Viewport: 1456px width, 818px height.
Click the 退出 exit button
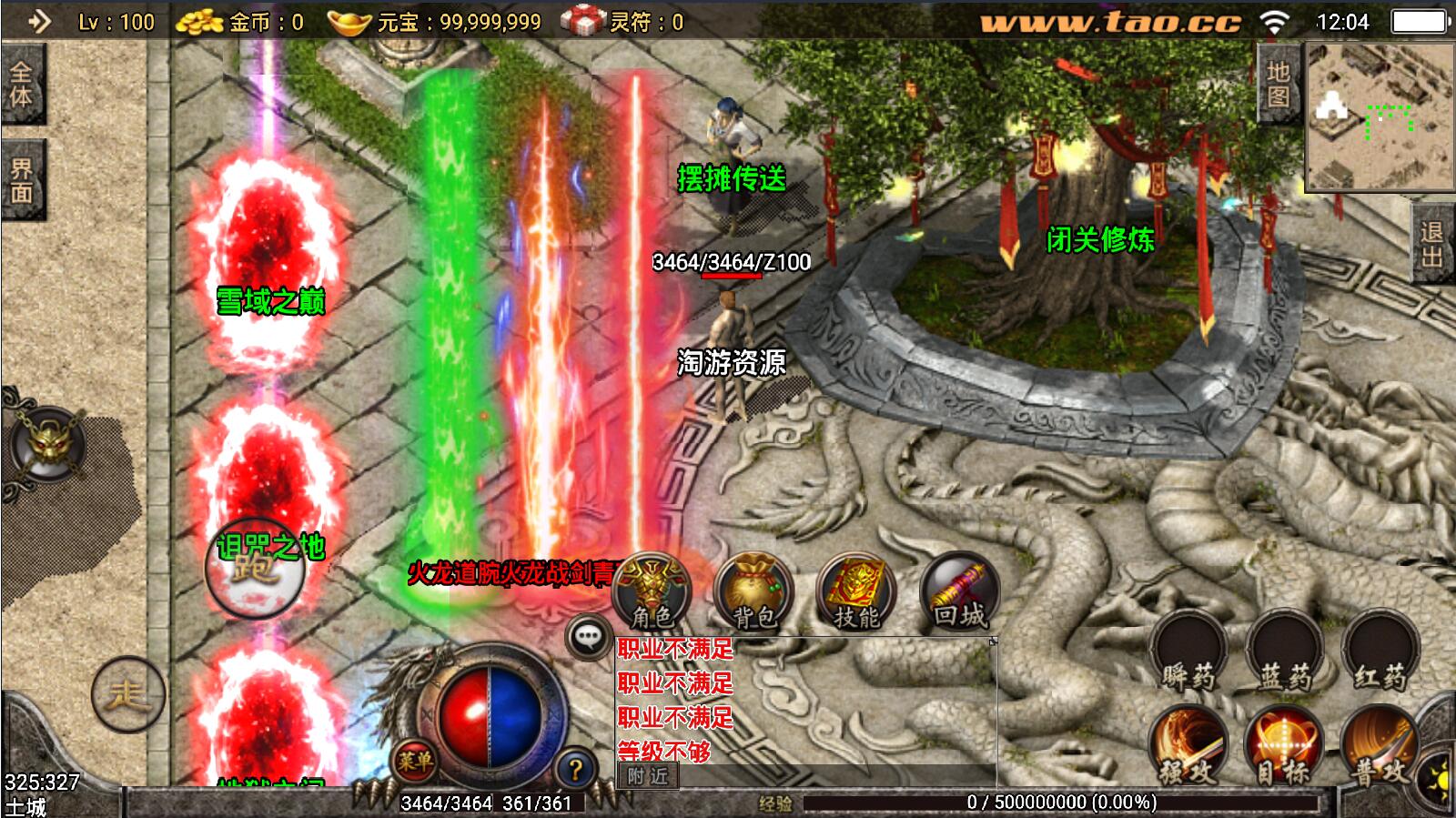pos(1432,244)
